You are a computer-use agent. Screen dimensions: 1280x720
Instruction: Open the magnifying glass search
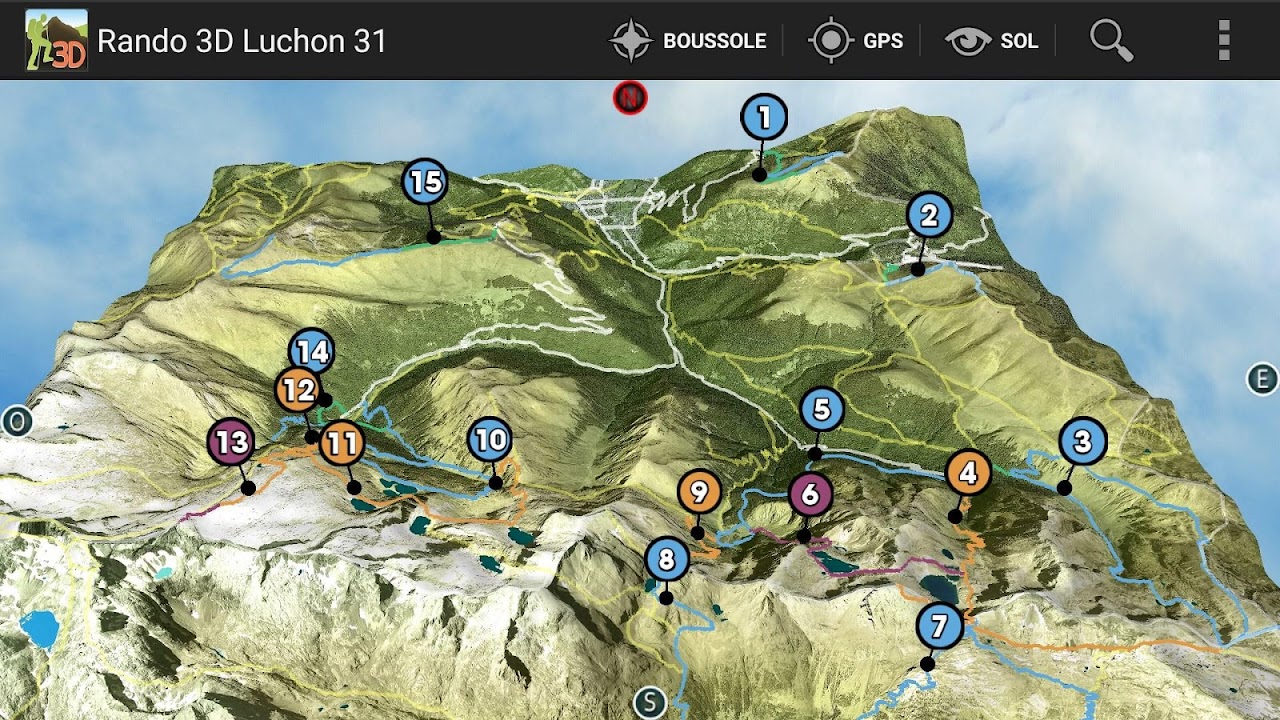pyautogui.click(x=1111, y=41)
